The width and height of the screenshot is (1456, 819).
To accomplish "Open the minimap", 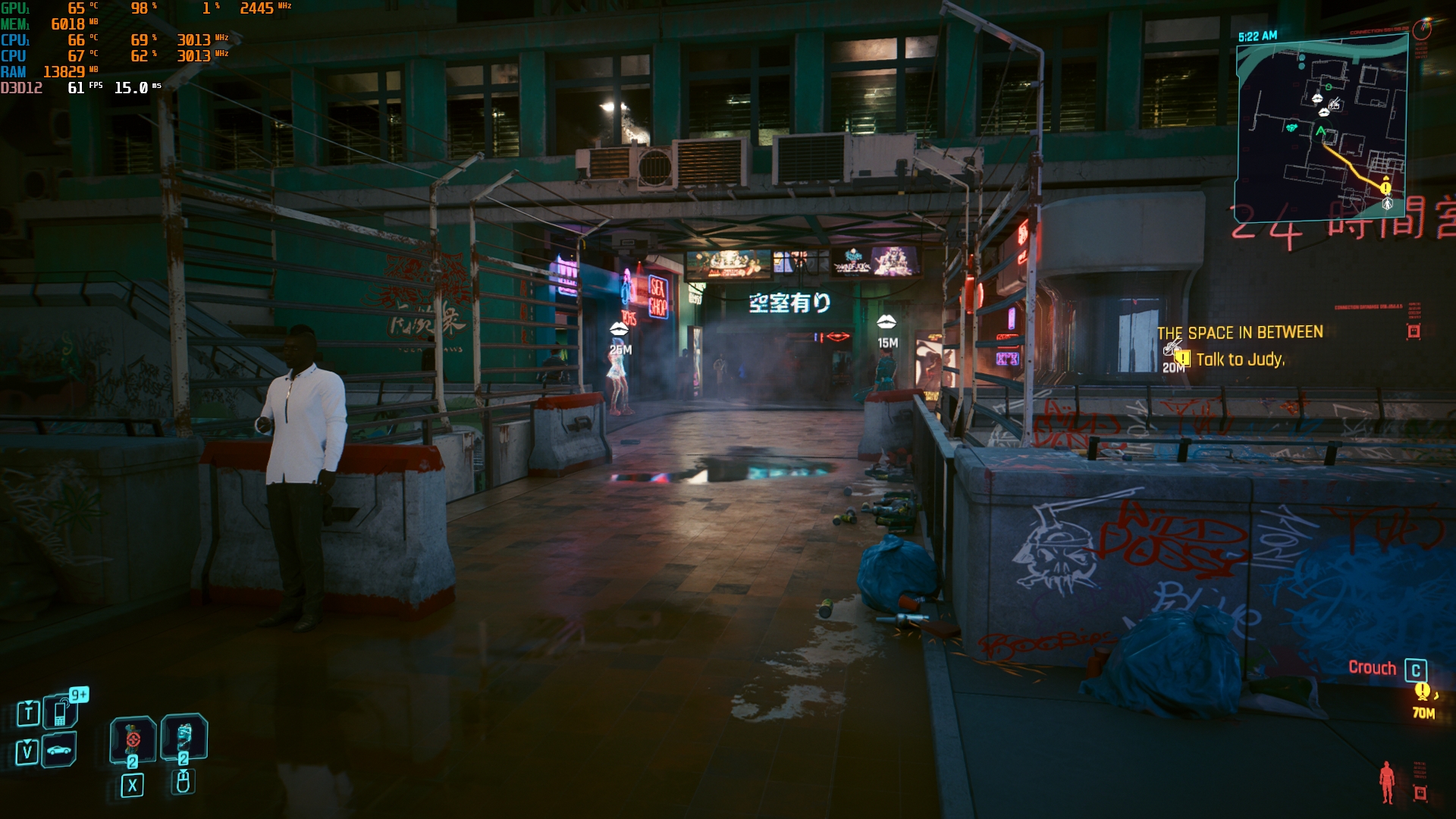I will coord(1321,127).
